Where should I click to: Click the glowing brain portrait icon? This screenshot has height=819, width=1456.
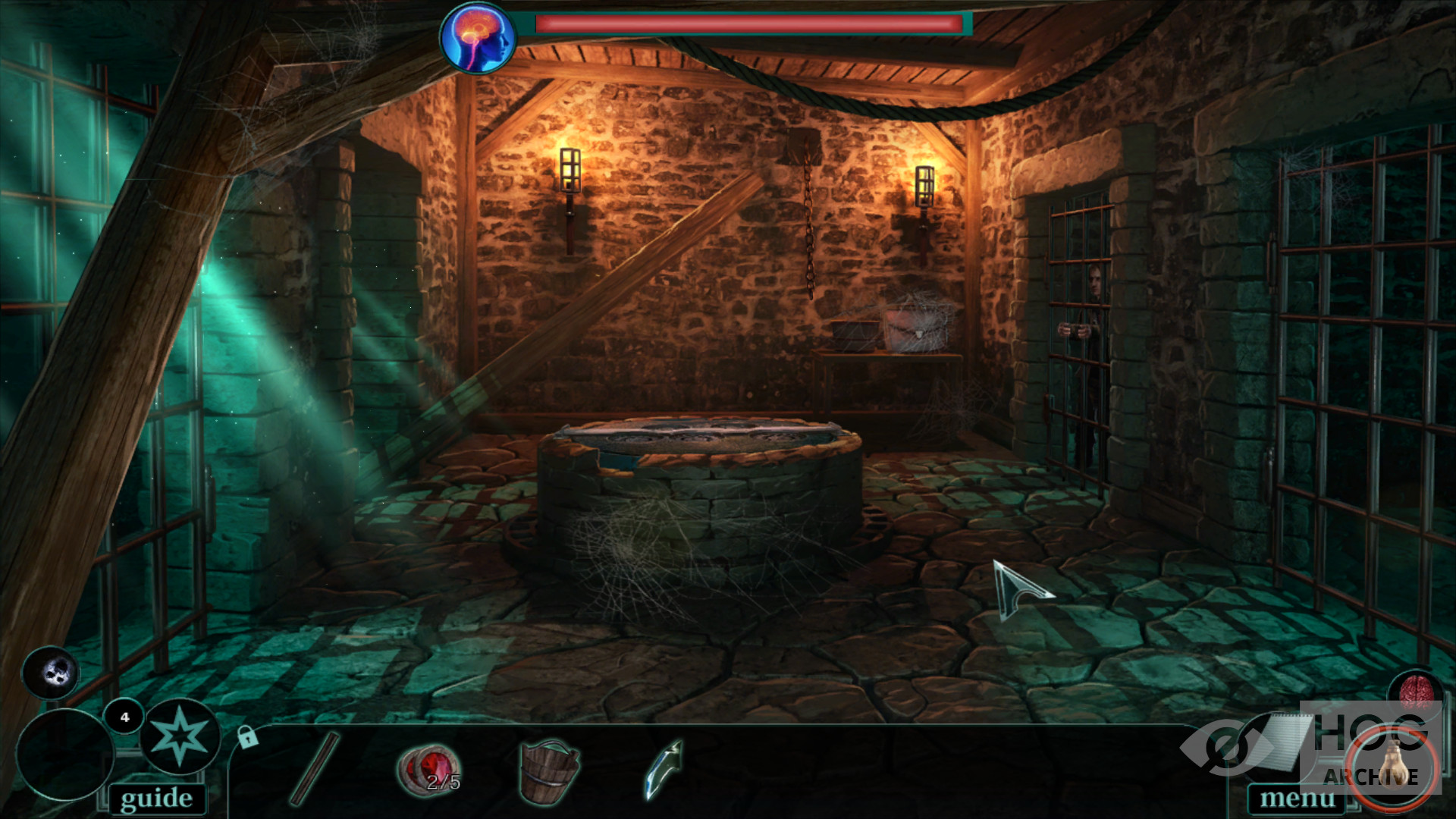pyautogui.click(x=479, y=38)
